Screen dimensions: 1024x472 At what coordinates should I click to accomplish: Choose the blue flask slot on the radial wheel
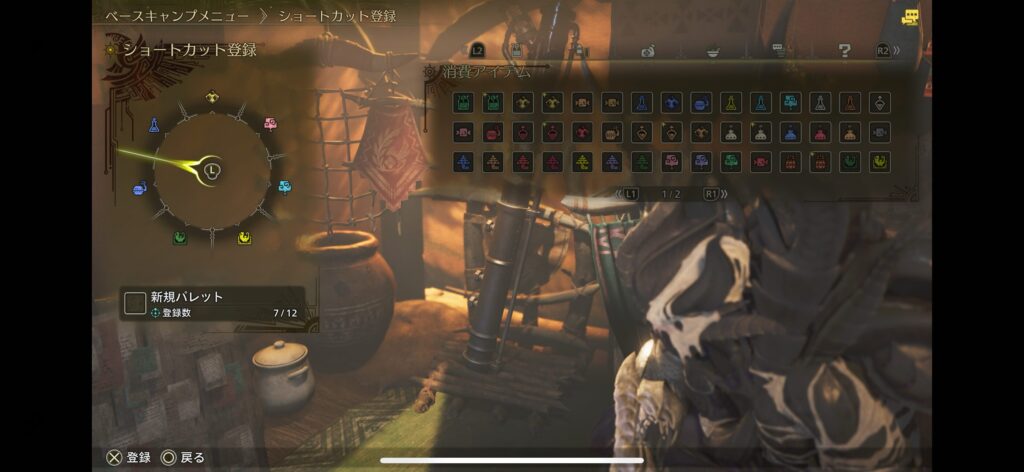click(155, 125)
